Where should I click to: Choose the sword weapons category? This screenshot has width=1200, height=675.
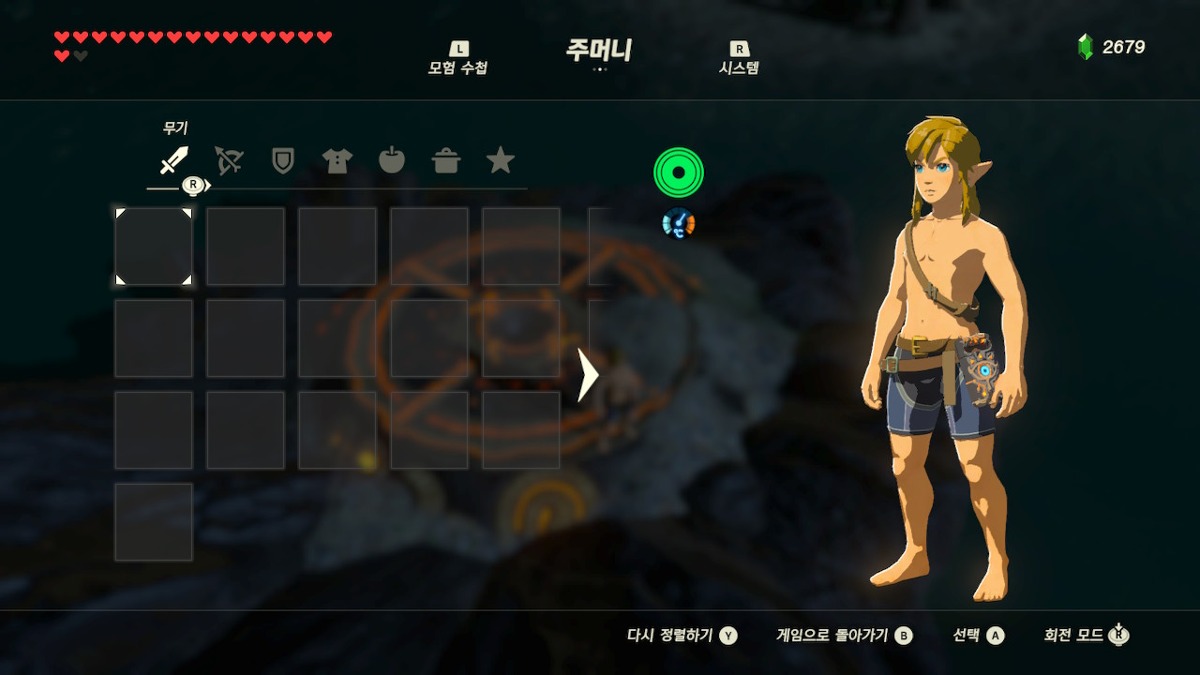174,160
